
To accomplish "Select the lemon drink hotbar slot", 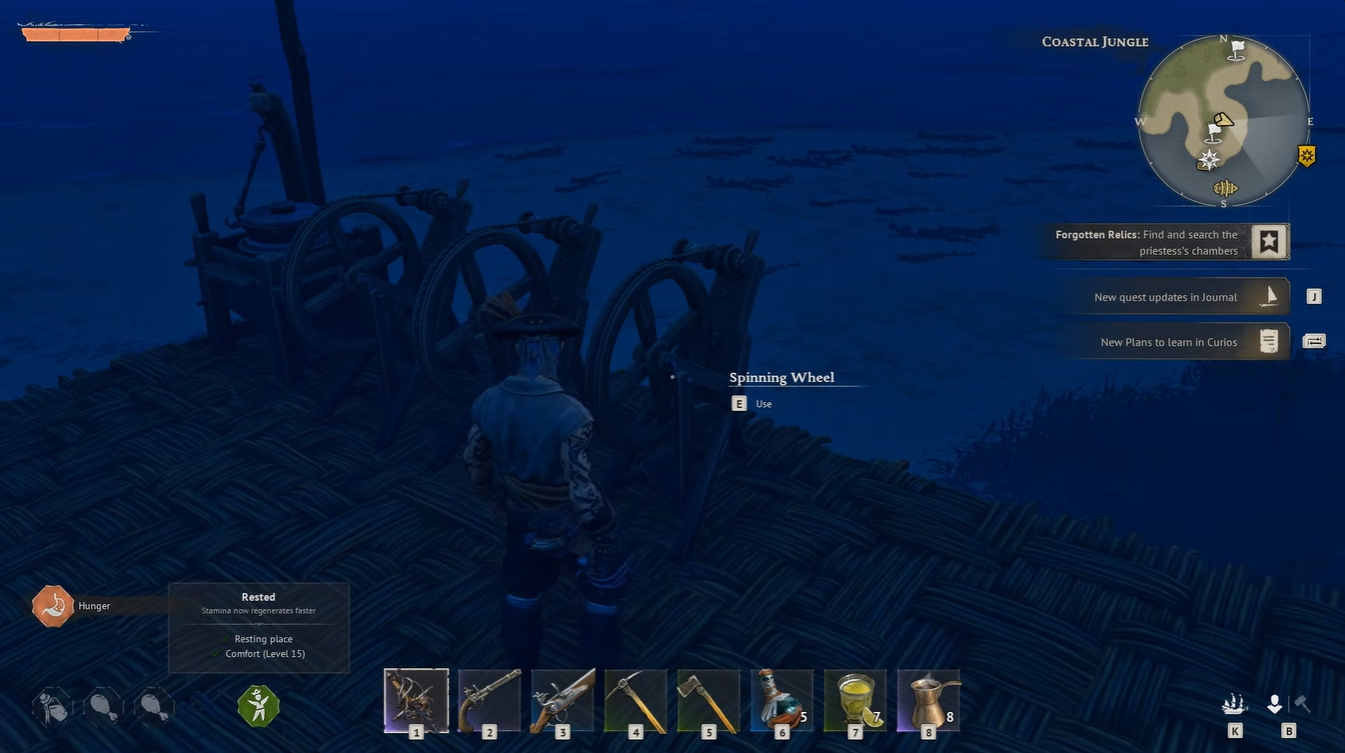I will 855,700.
